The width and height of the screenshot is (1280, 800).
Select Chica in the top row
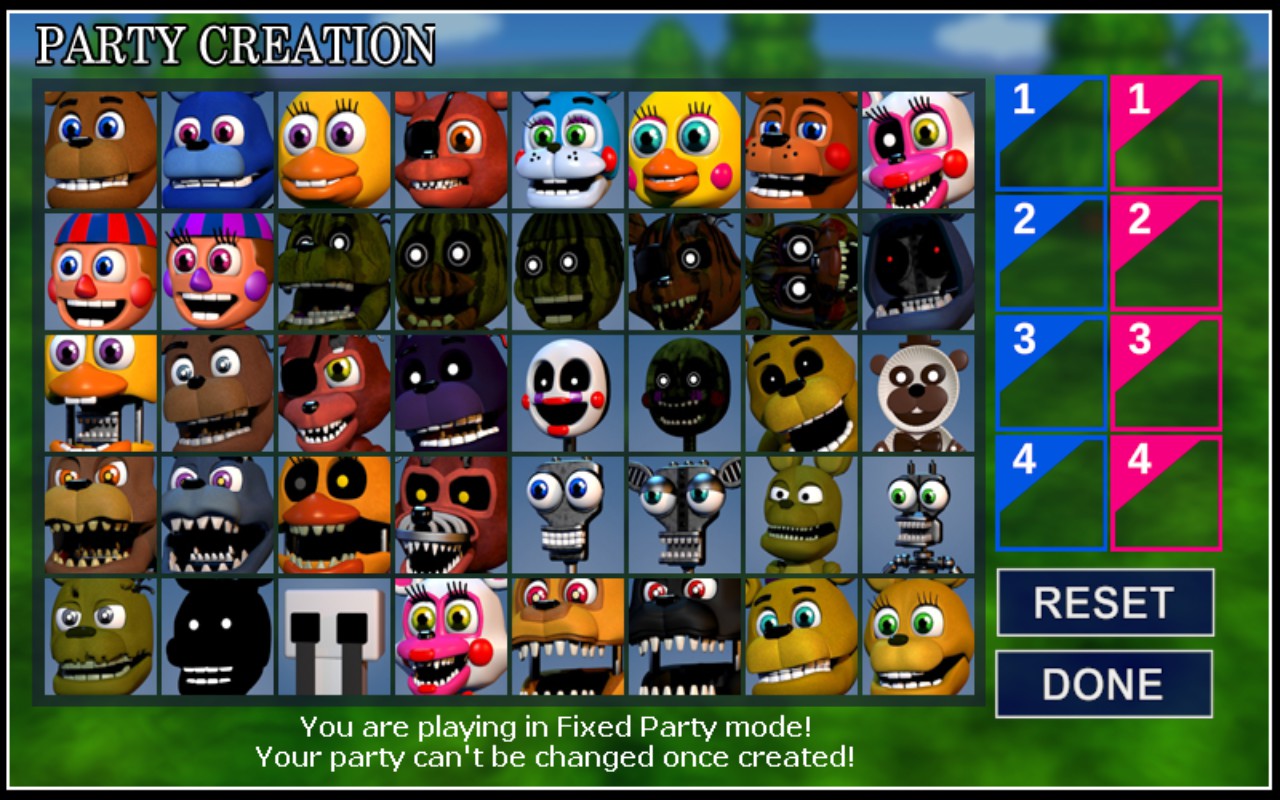point(333,145)
